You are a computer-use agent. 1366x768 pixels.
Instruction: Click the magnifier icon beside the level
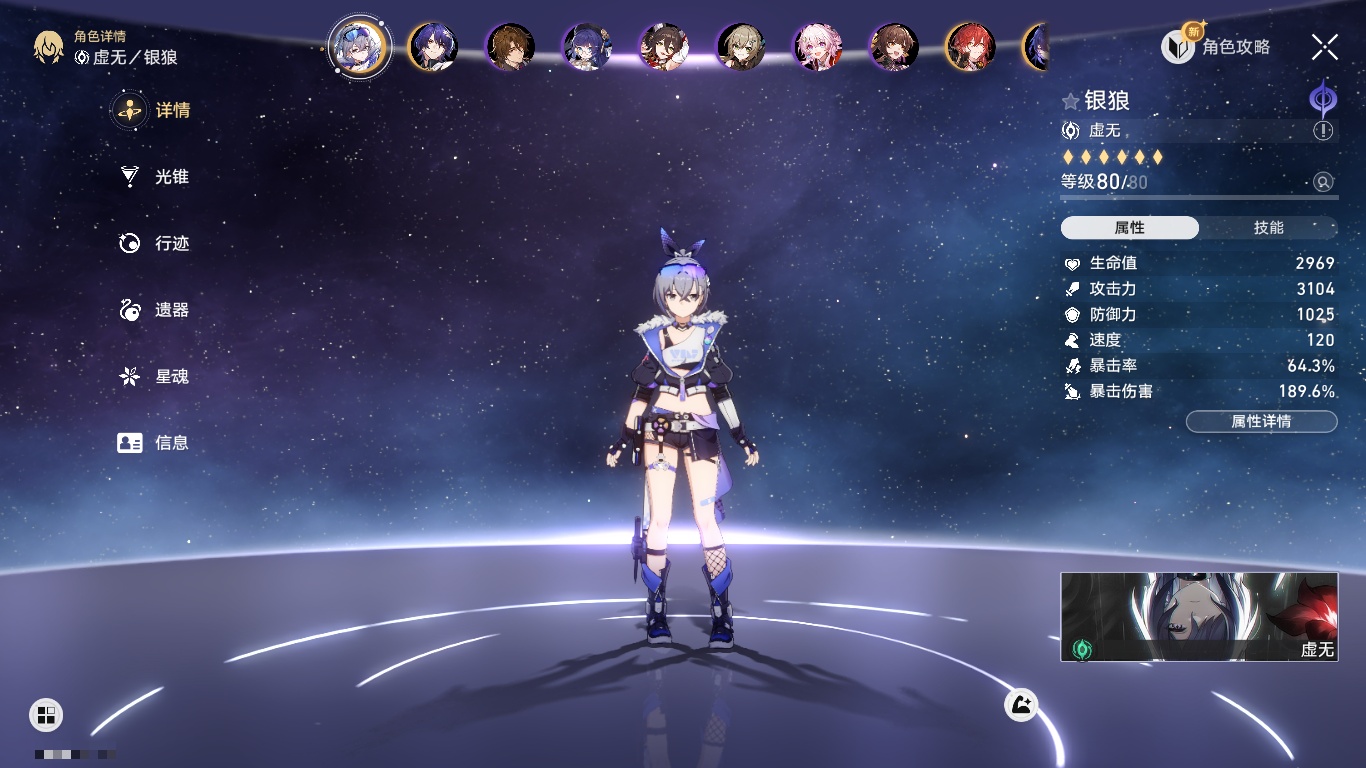tap(1323, 182)
